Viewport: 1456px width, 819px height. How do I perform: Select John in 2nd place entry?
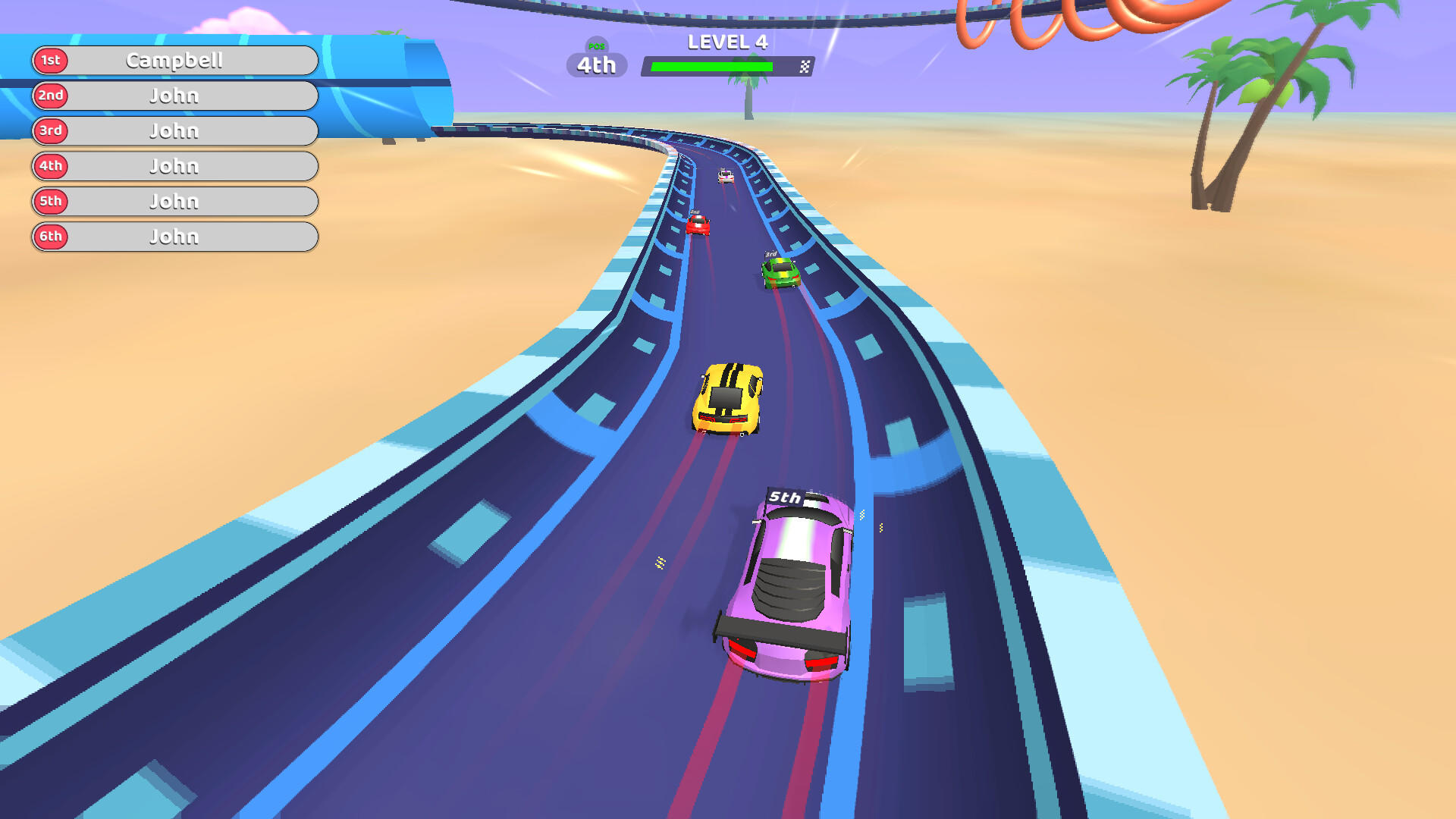[174, 96]
